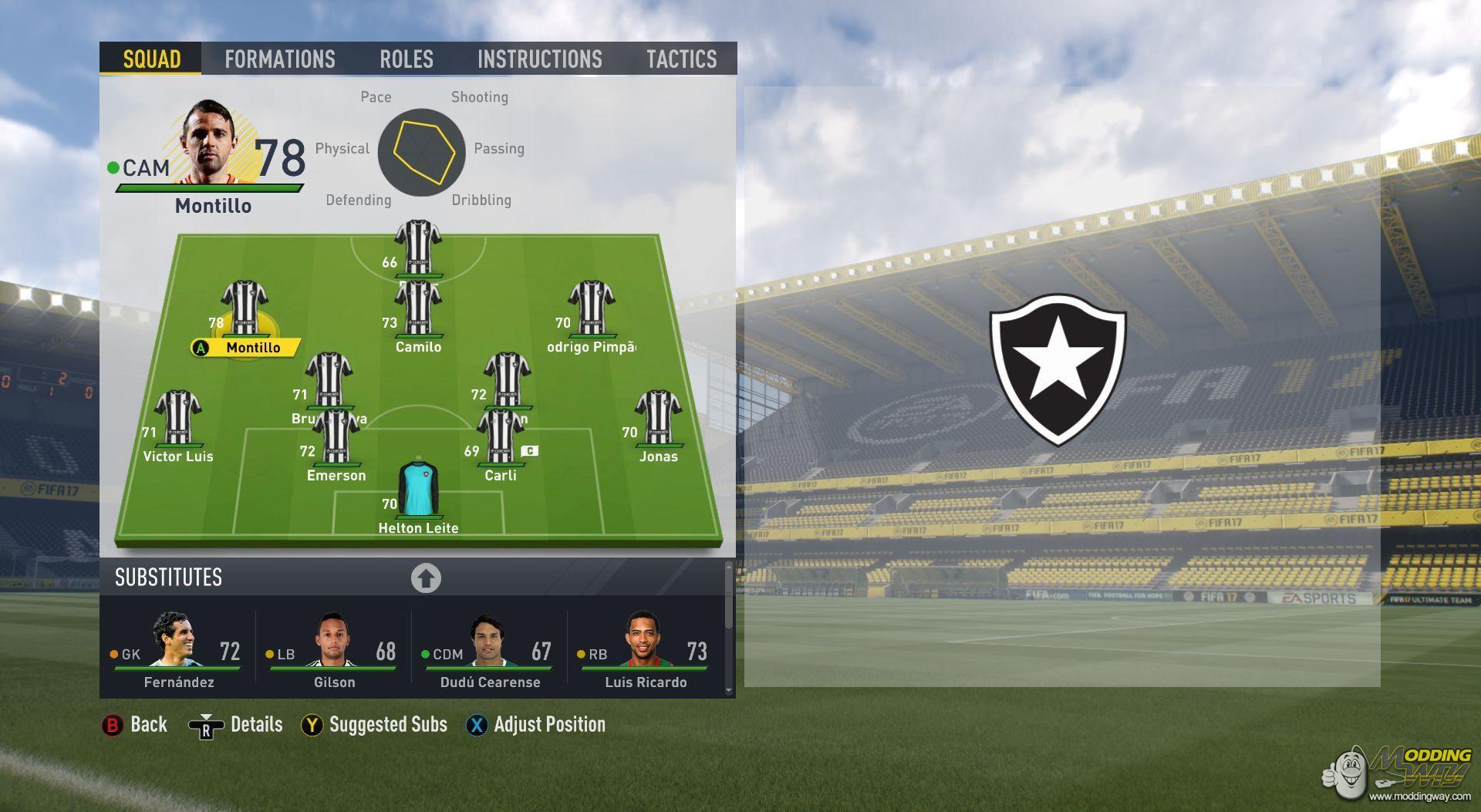This screenshot has height=812, width=1481.
Task: Go to the Instructions tab
Action: click(539, 59)
